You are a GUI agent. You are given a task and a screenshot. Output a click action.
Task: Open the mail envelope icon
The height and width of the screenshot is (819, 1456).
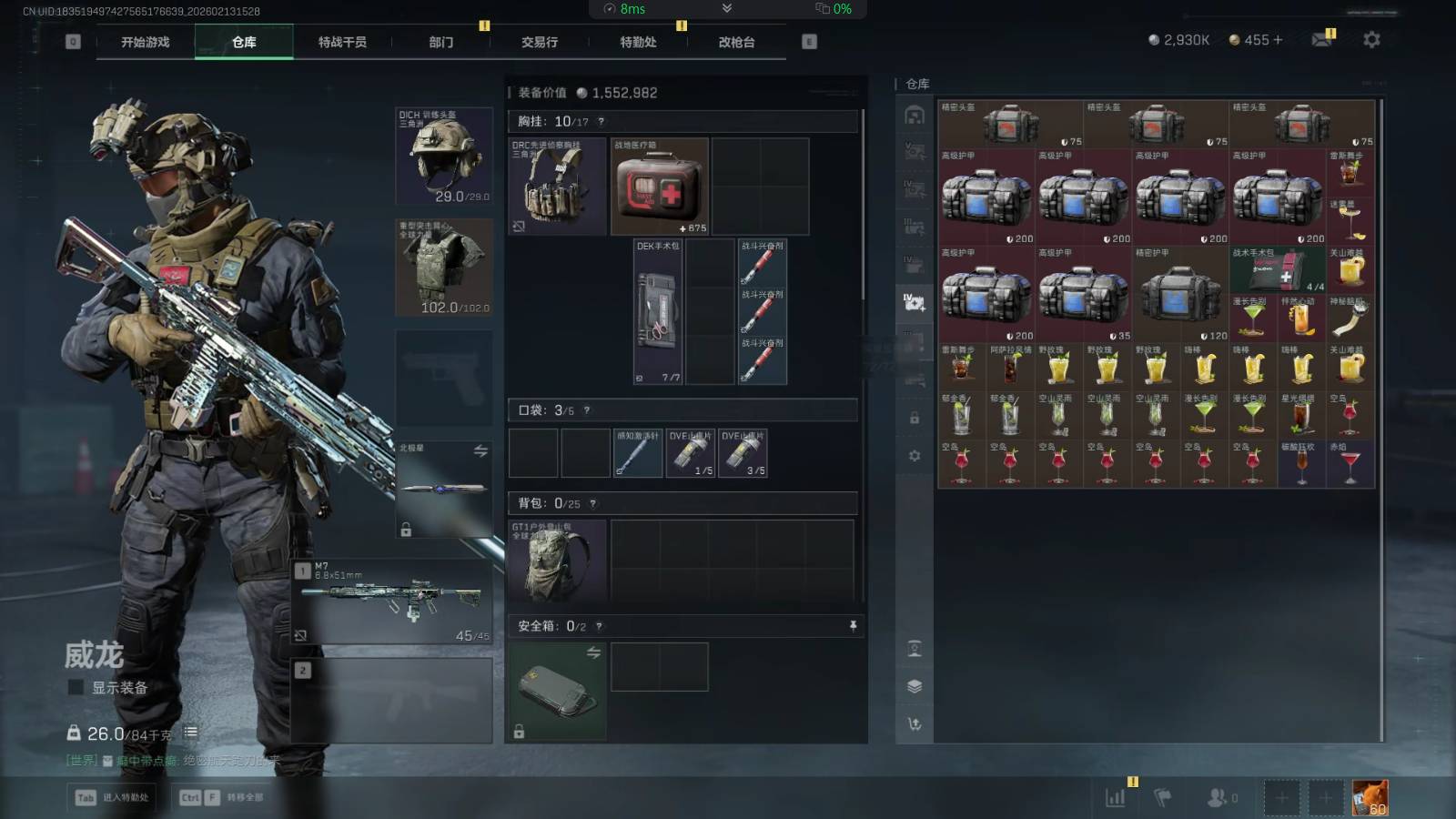pos(1321,40)
